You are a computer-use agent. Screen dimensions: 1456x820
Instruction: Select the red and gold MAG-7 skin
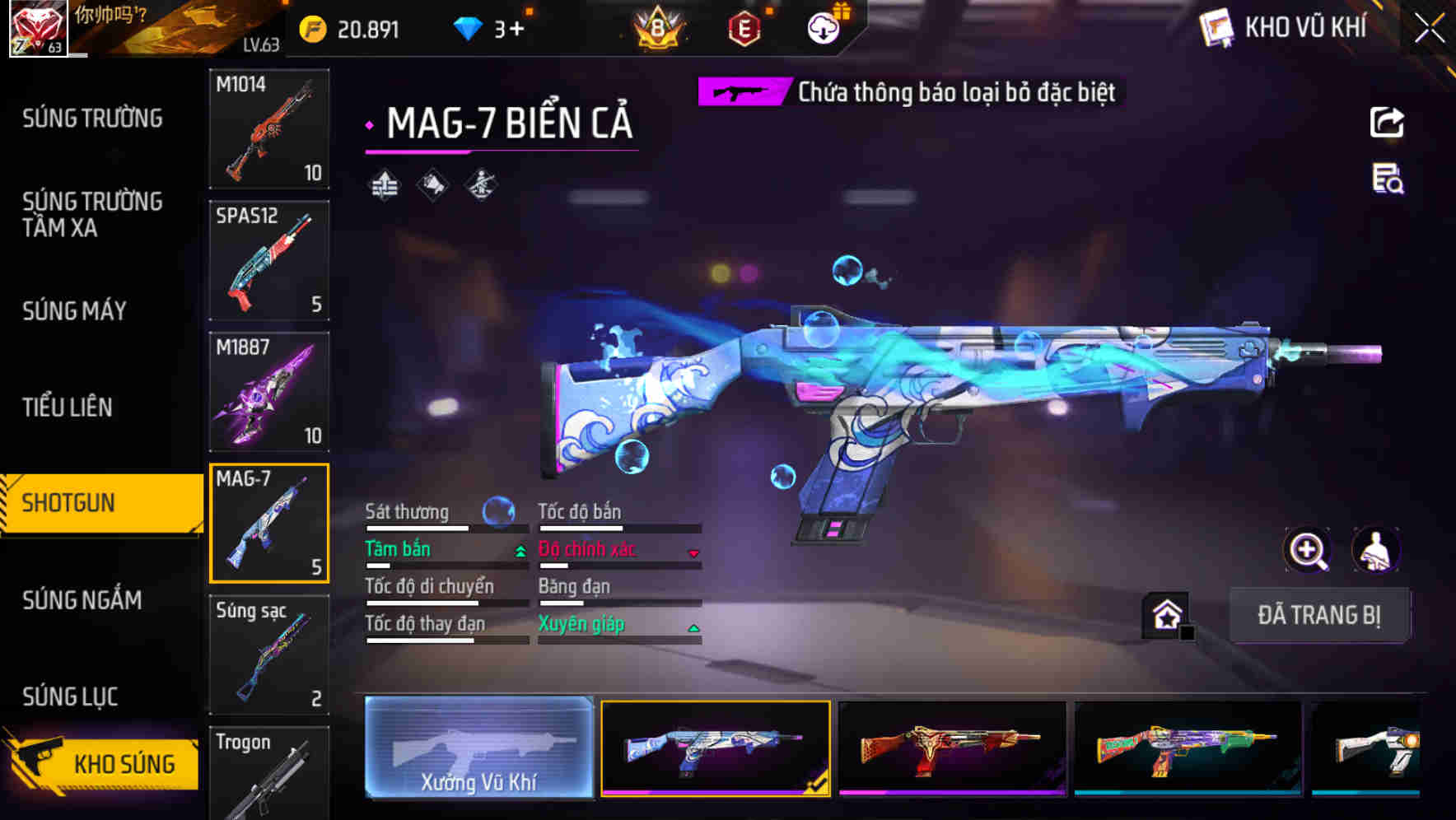click(951, 748)
